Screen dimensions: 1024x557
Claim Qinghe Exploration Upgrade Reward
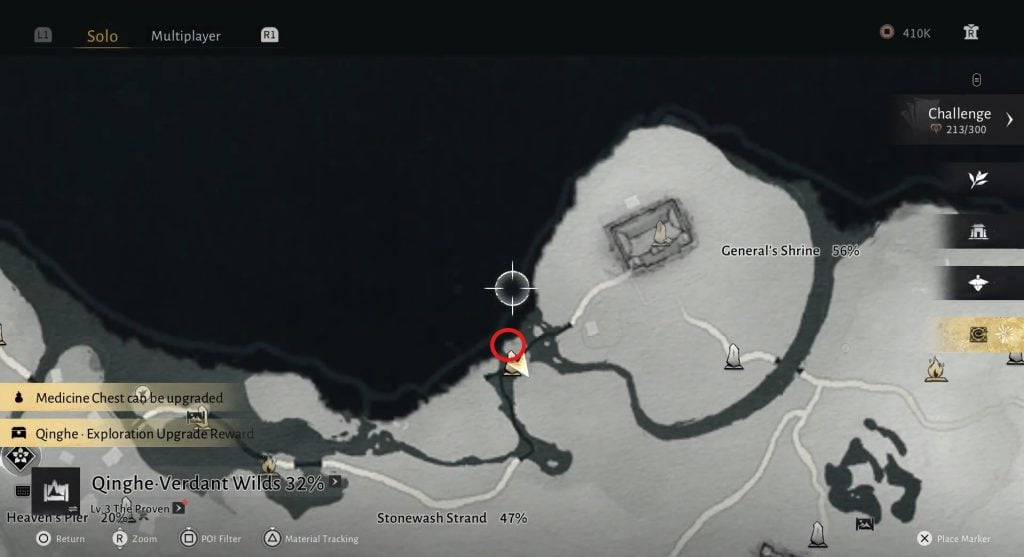135,434
